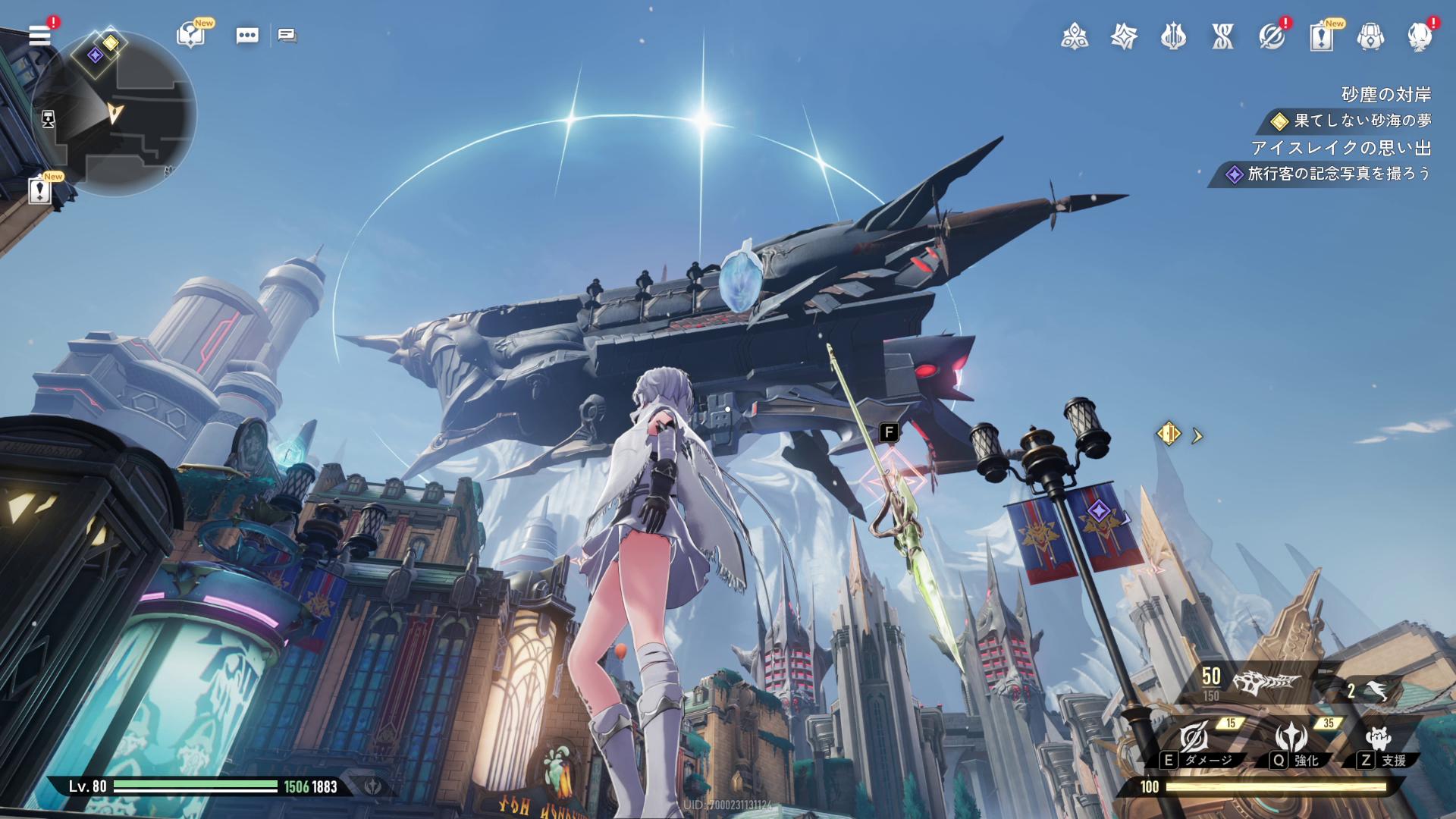The height and width of the screenshot is (819, 1456).
Task: Open the sword-through-ring icon with red alert
Action: [x=1272, y=36]
